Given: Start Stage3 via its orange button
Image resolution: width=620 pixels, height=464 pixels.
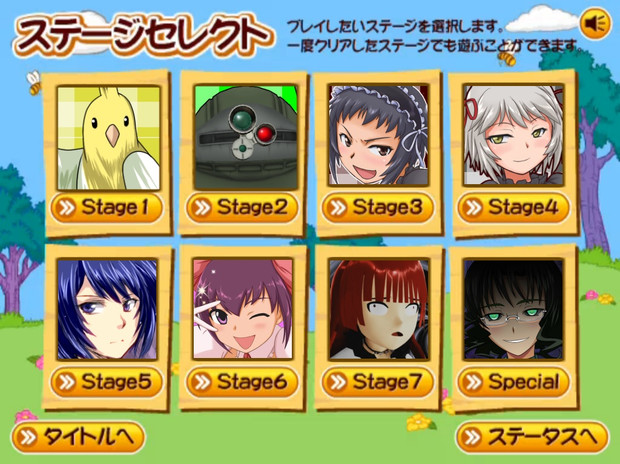Looking at the screenshot, I should click(x=377, y=209).
